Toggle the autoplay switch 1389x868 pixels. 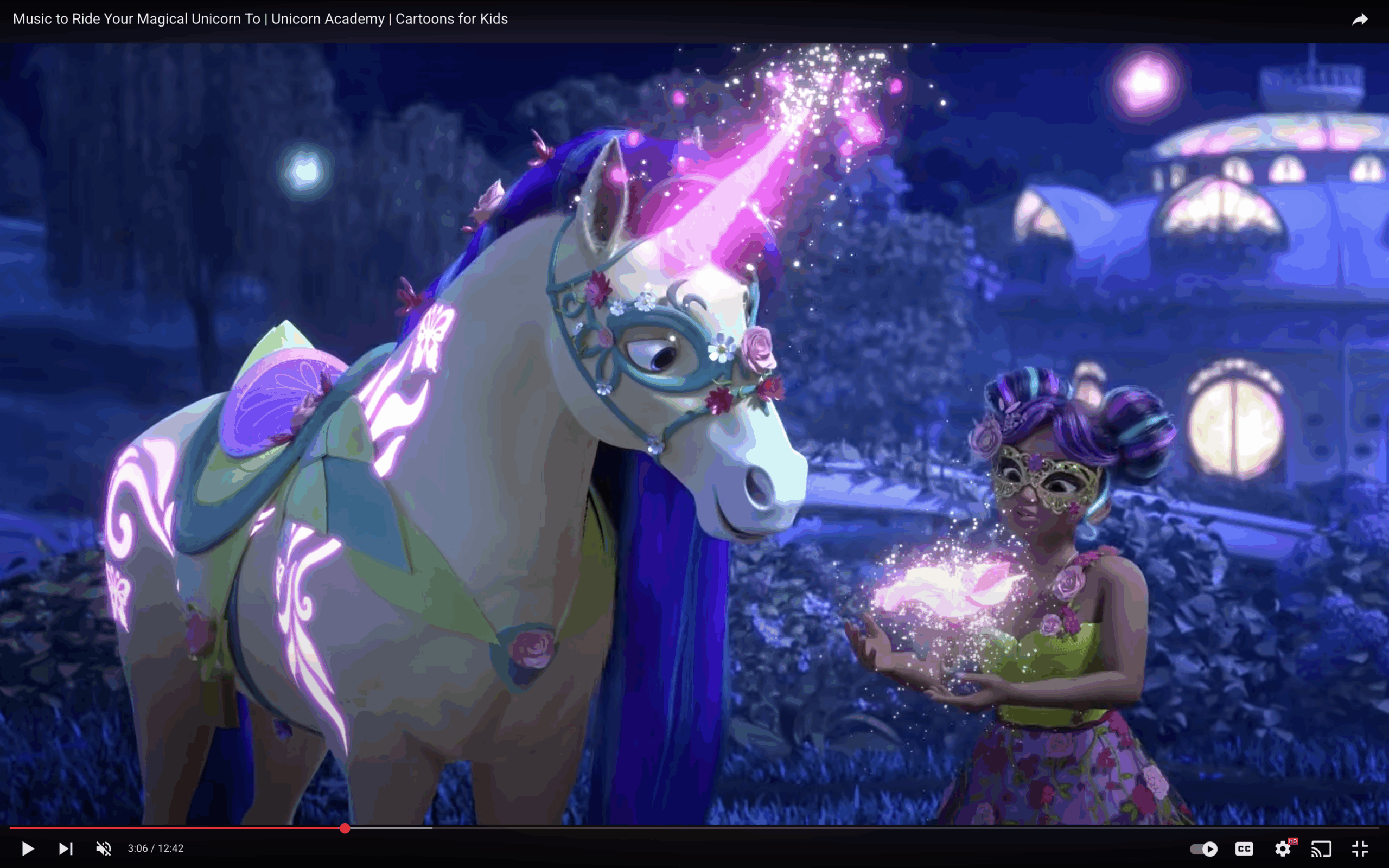[1203, 848]
